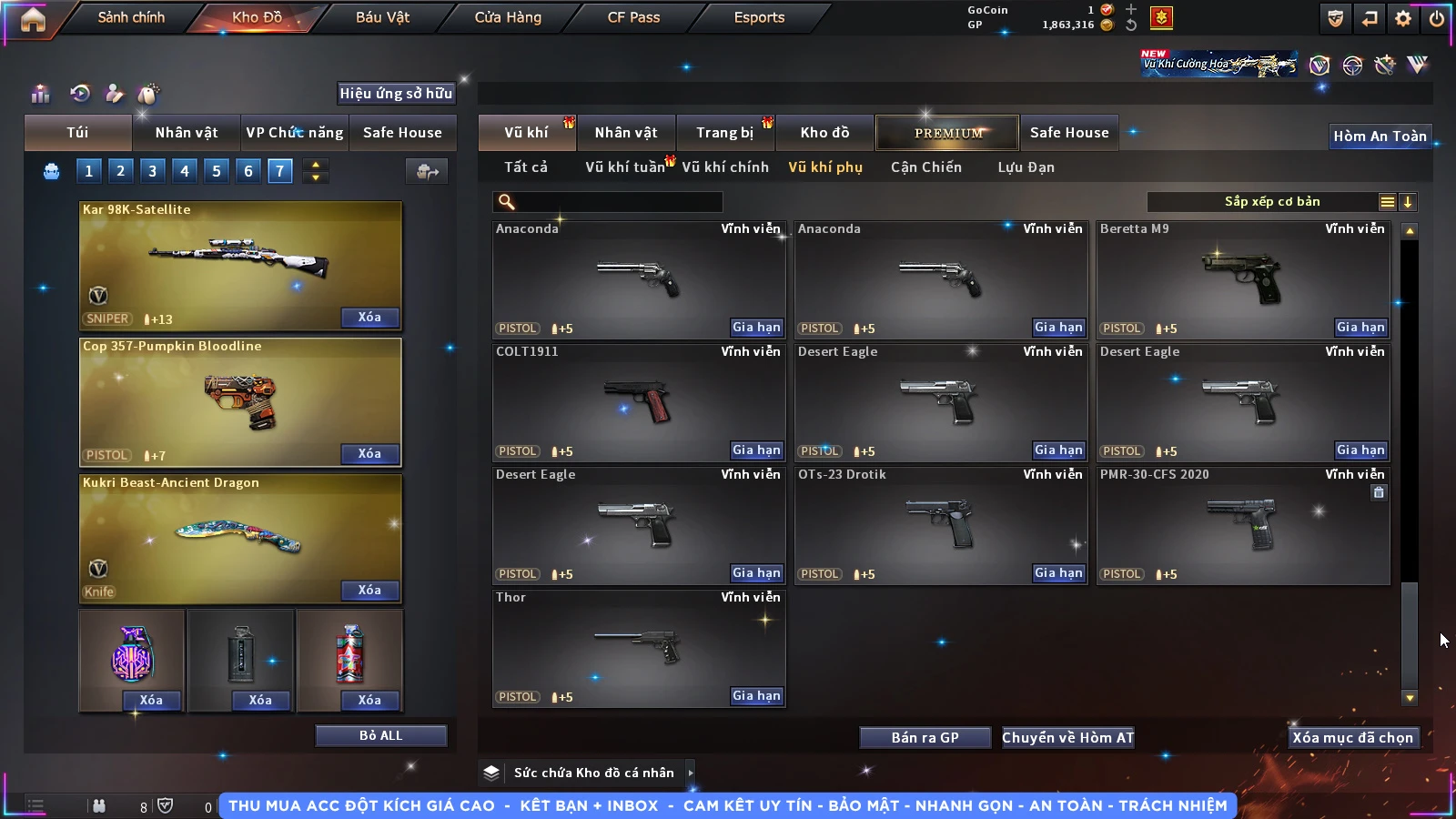Select the Trang bị inventory tab
Screen dimensions: 1456x819
724,133
